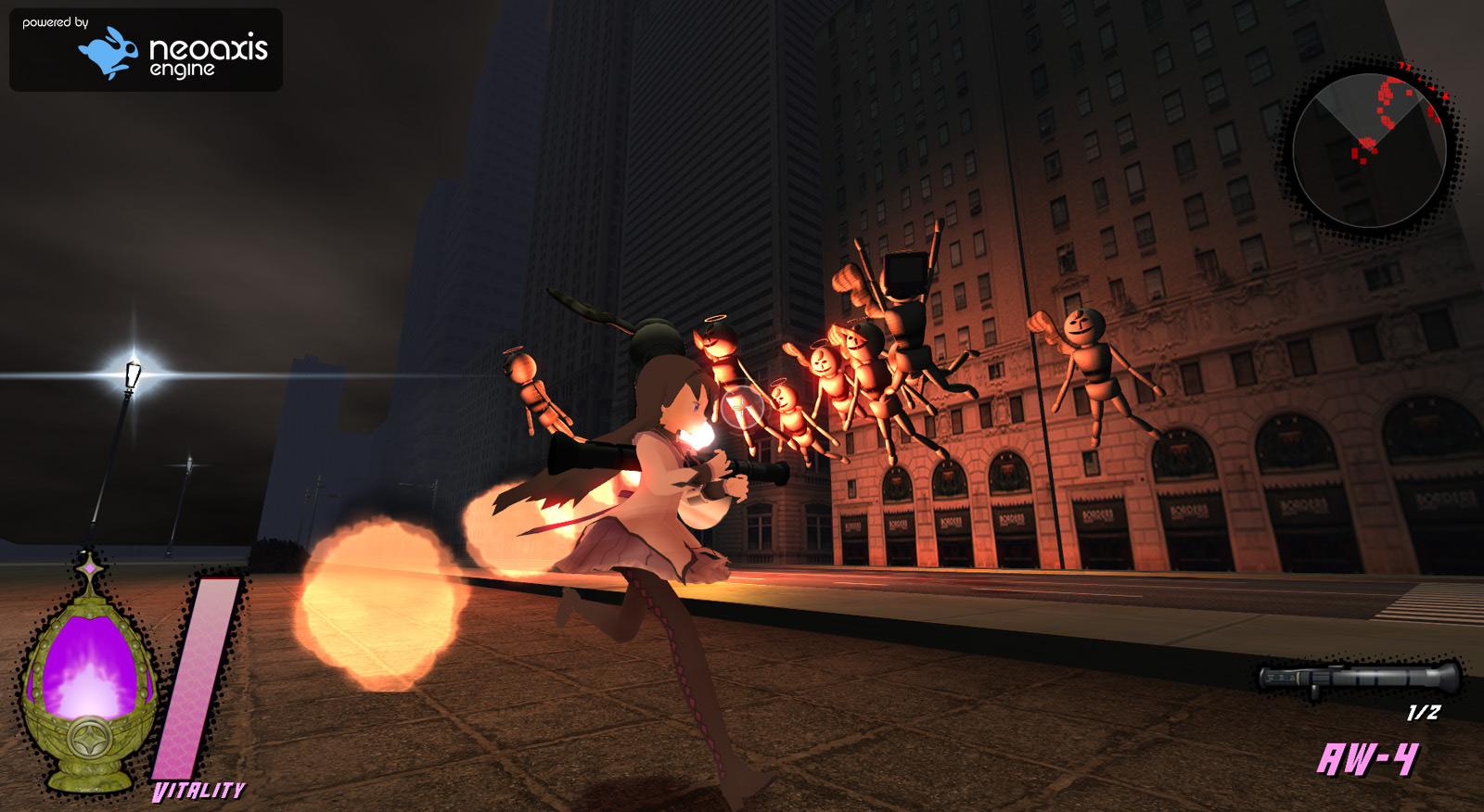Viewport: 1484px width, 812px height.
Task: Click the circular radar minimap
Action: pos(1369,151)
